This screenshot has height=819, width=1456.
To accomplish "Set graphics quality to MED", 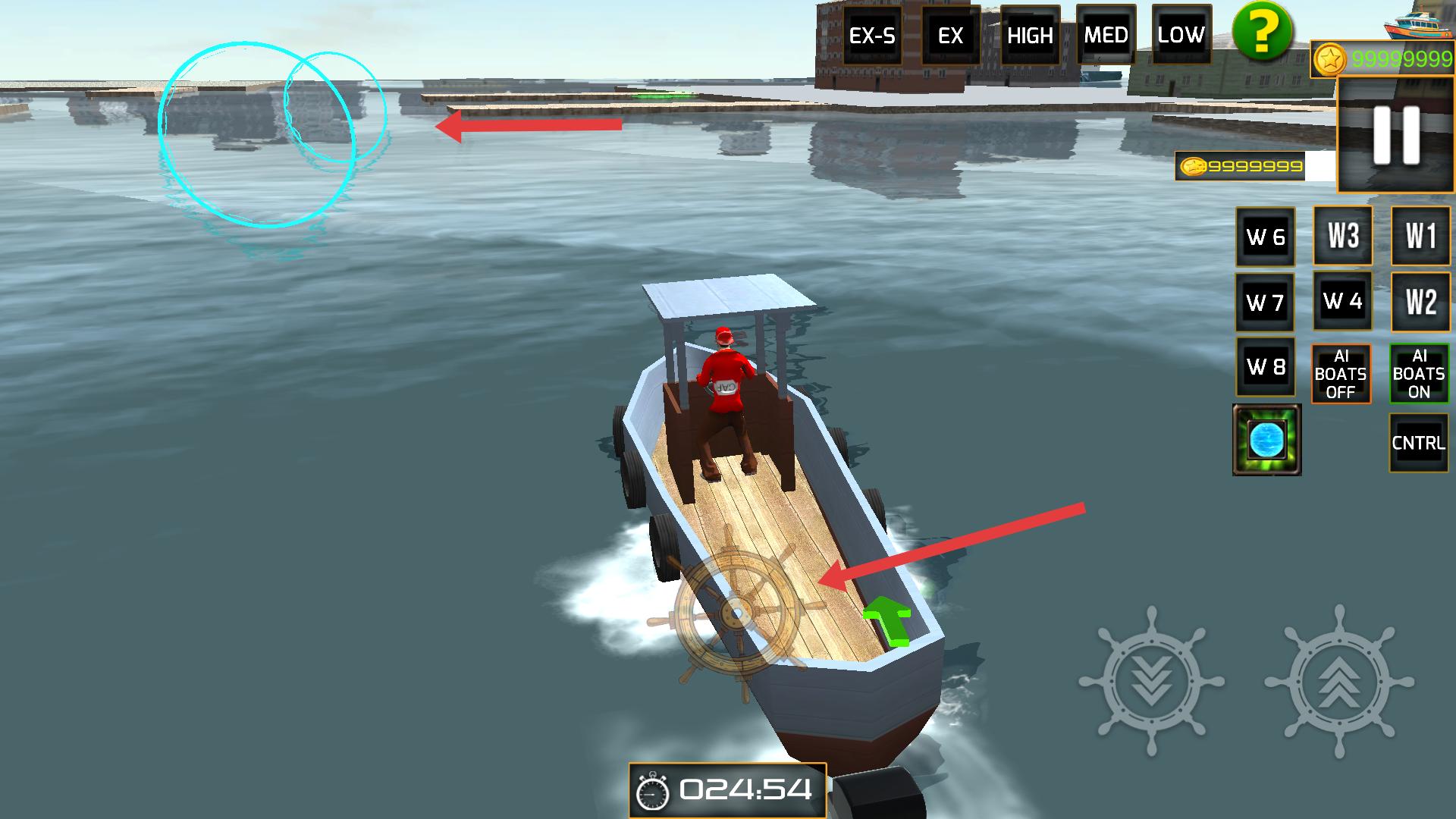I will pyautogui.click(x=1106, y=36).
